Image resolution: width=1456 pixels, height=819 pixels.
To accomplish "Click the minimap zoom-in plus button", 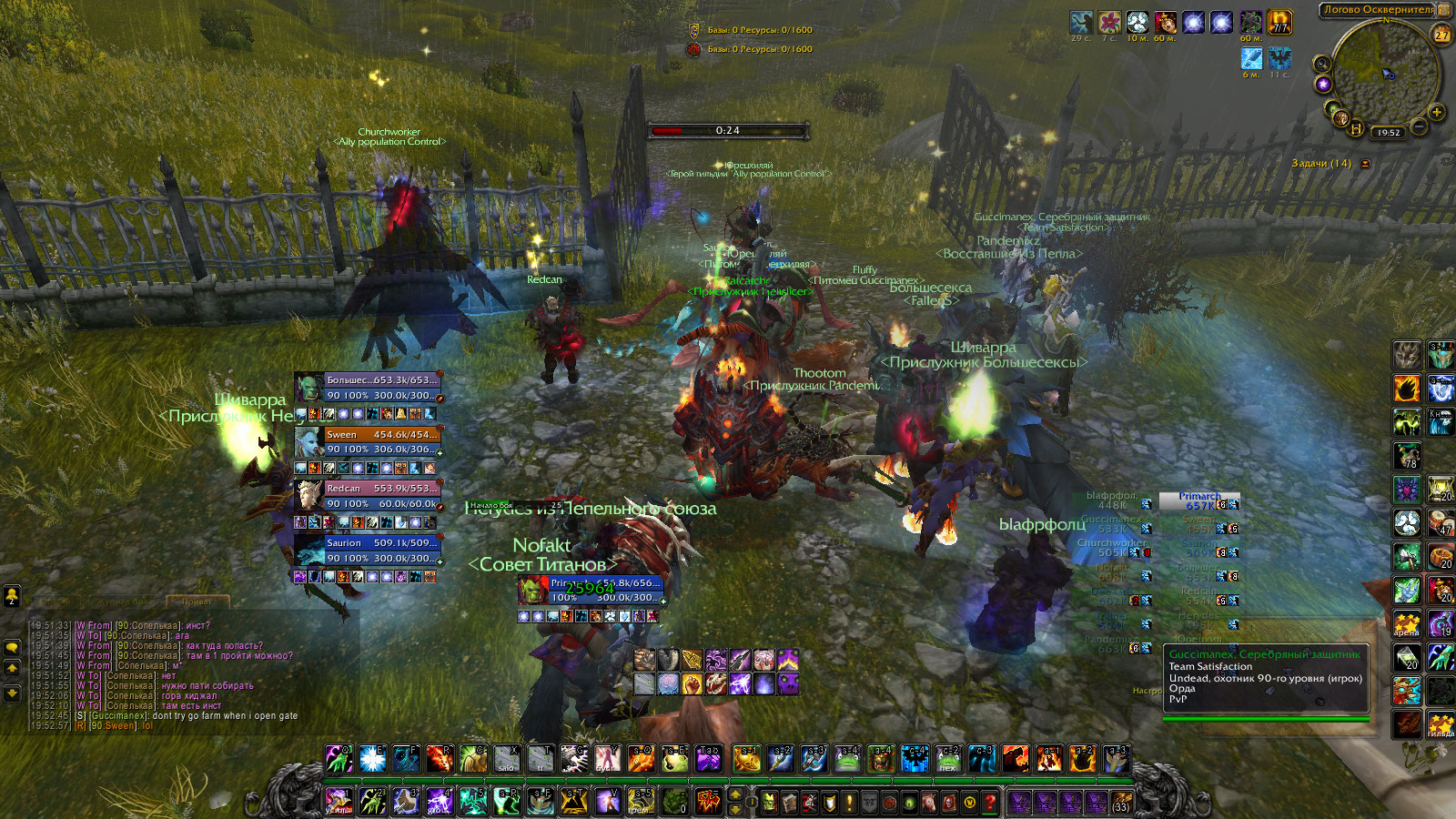I will [1436, 112].
